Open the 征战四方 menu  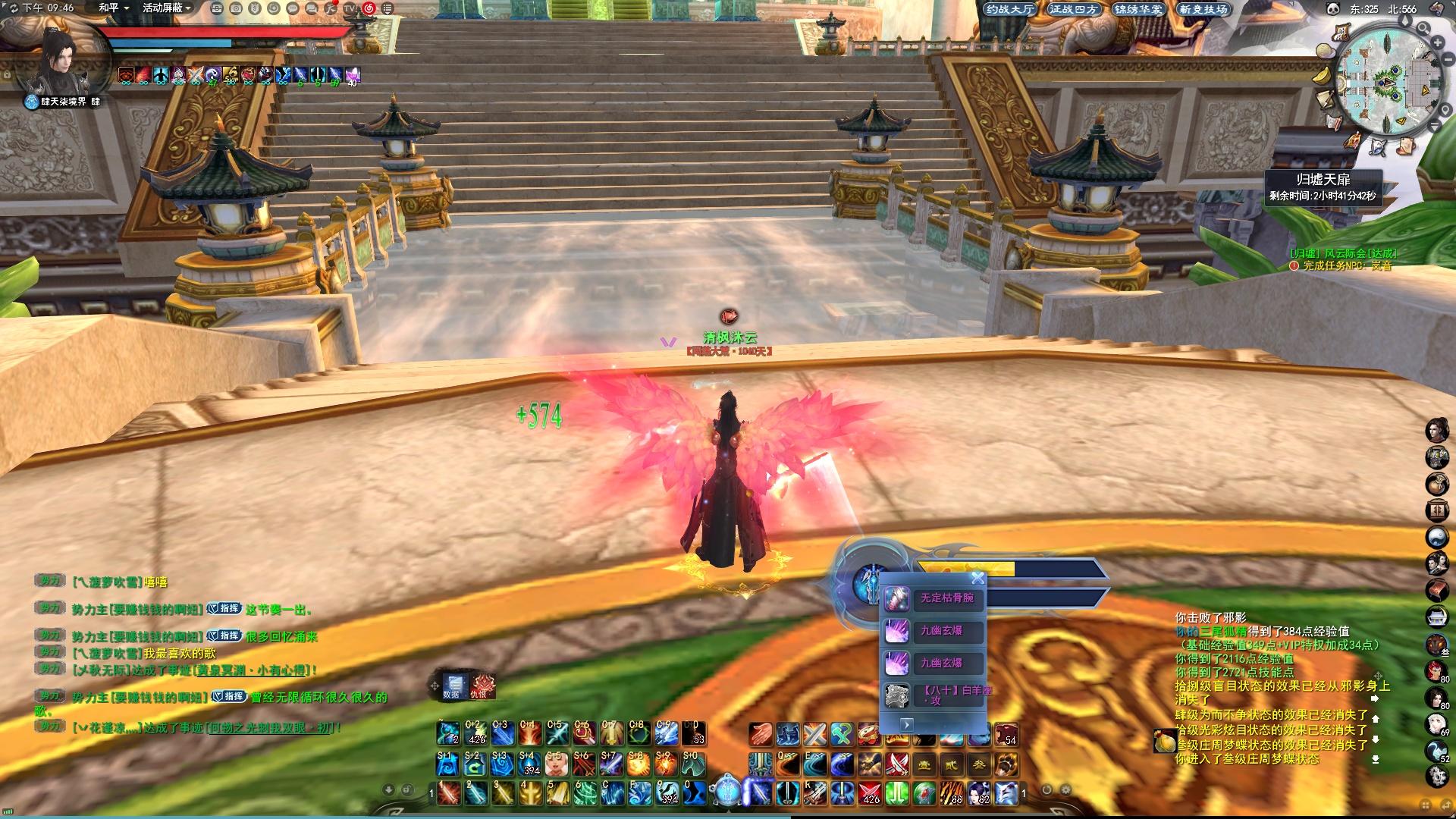click(x=1074, y=9)
